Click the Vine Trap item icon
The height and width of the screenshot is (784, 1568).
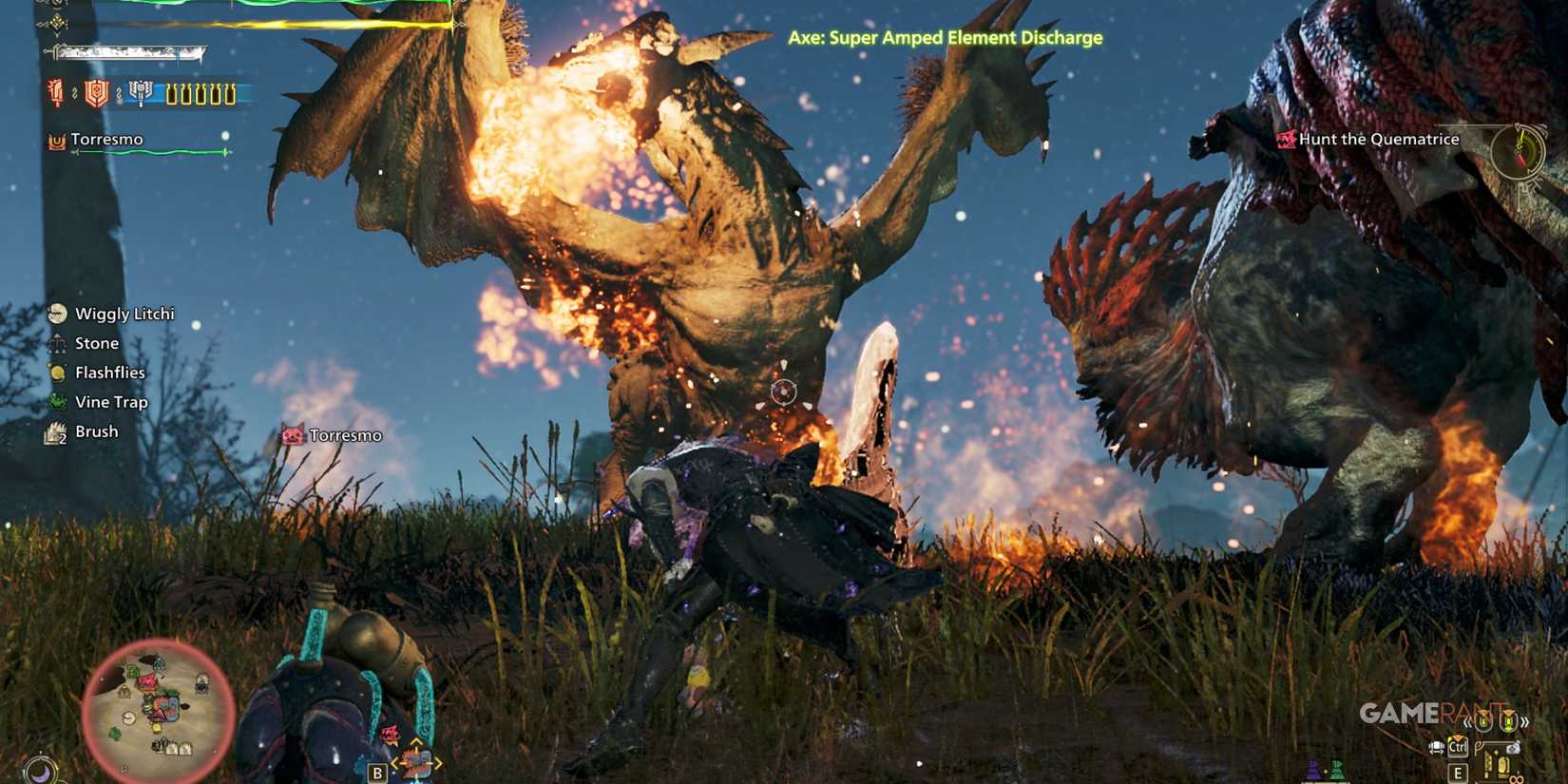point(57,402)
